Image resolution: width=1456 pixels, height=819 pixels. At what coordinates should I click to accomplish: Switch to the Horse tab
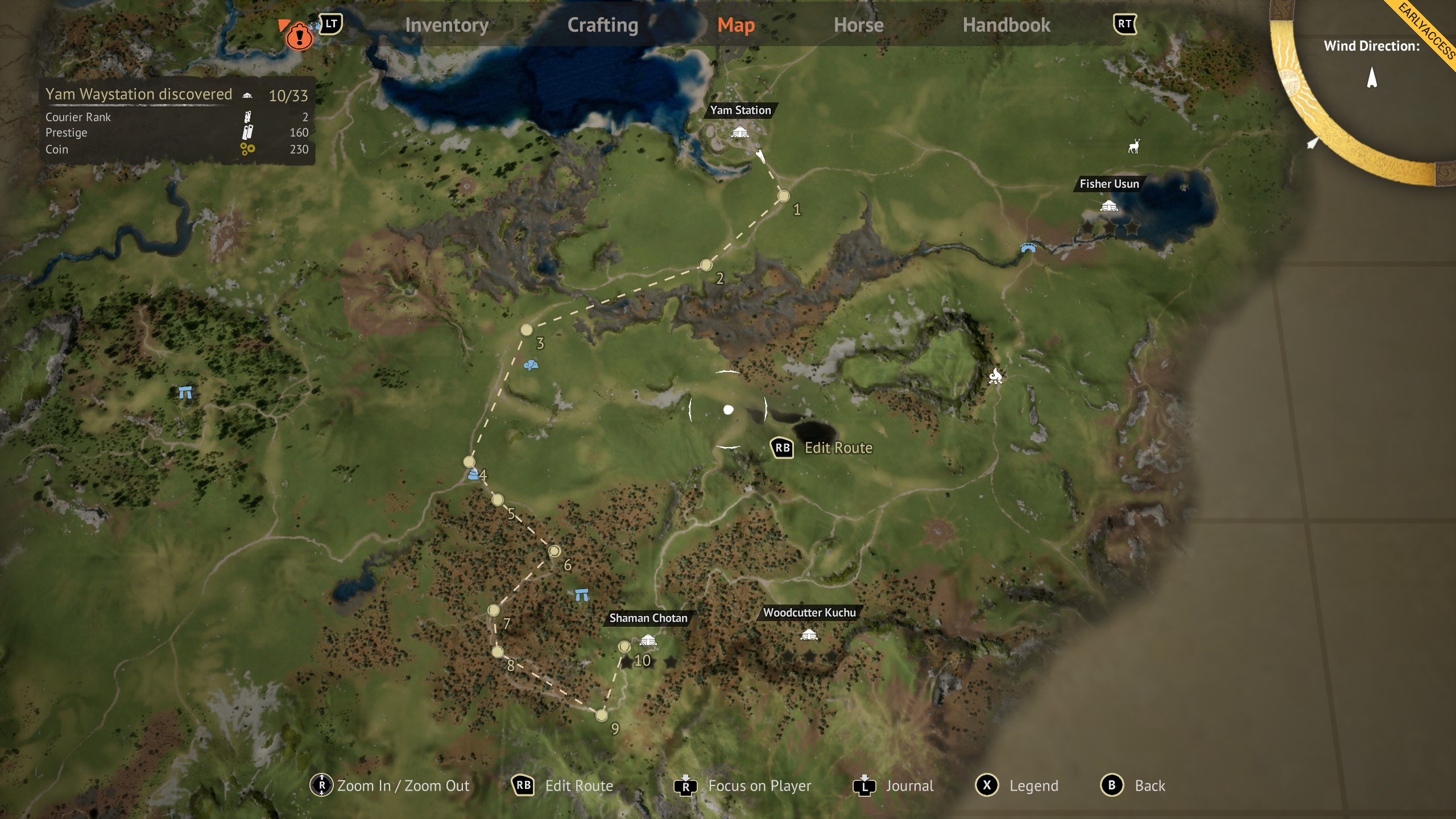coord(858,25)
